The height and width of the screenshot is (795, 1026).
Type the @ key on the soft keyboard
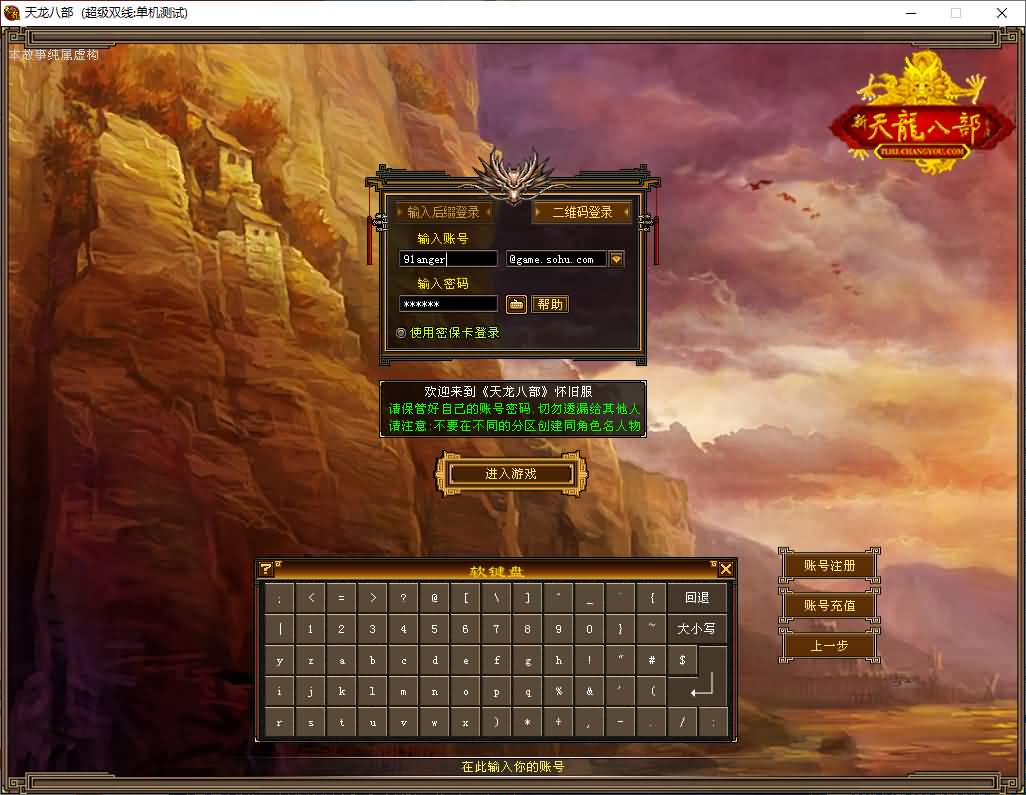point(435,598)
